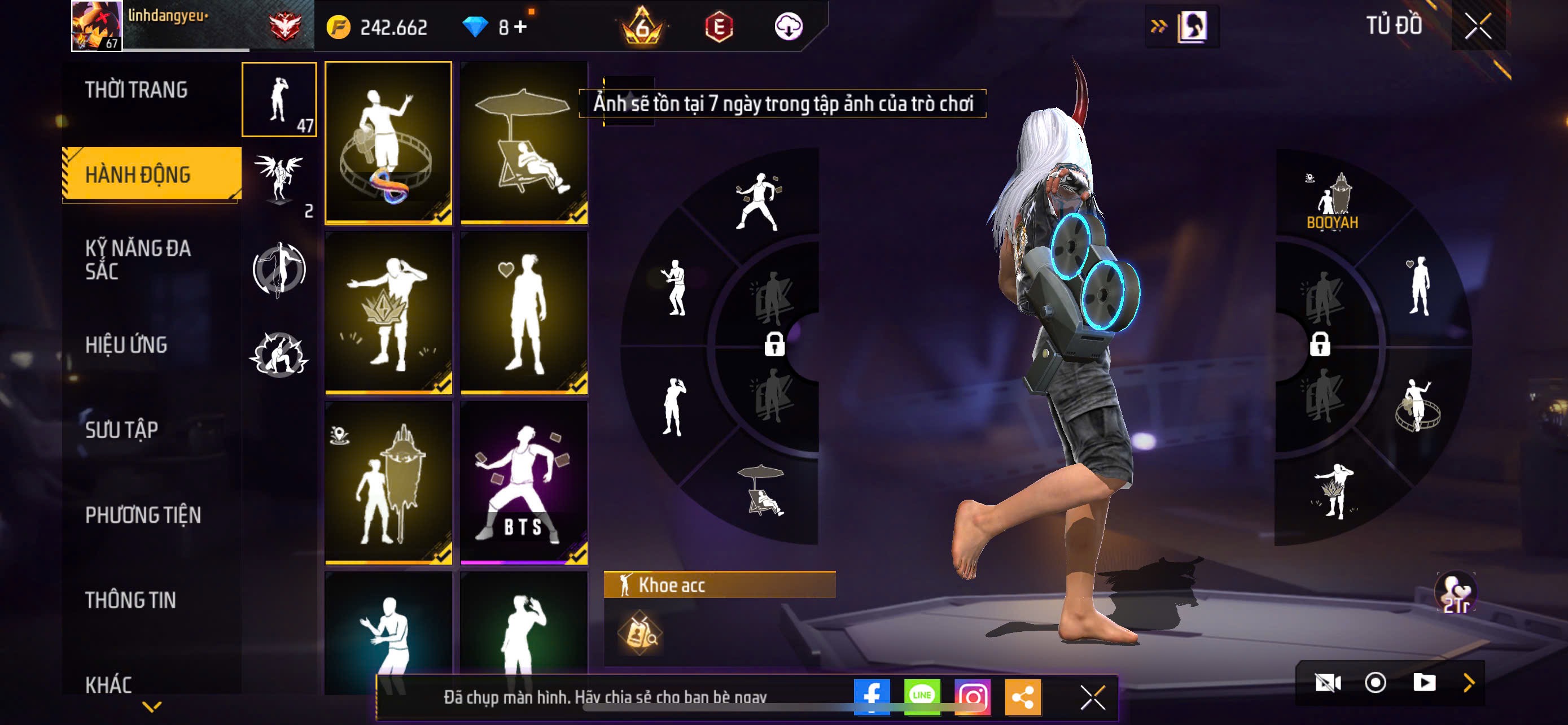Open the BOOYAH emote wheel slot

click(1333, 202)
